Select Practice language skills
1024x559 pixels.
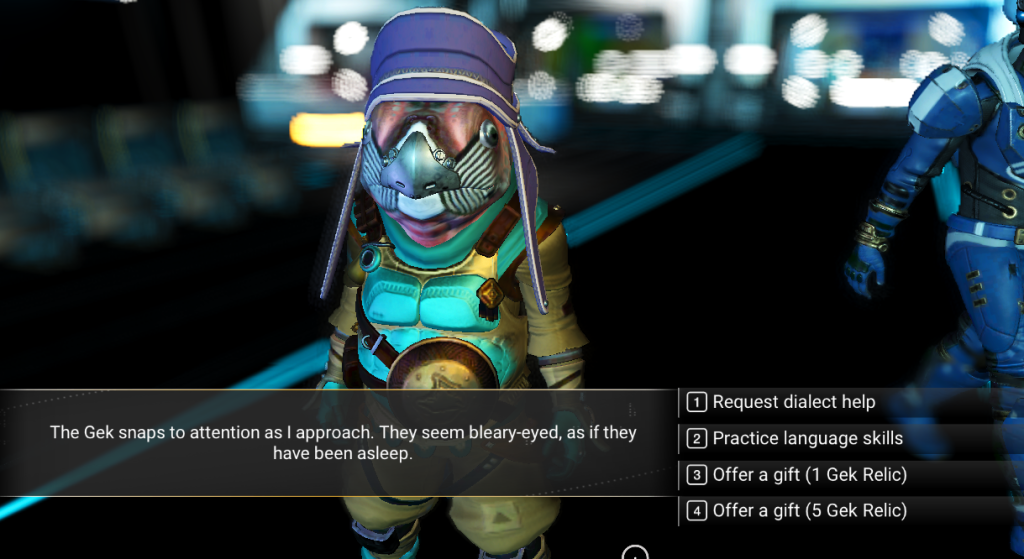click(807, 438)
